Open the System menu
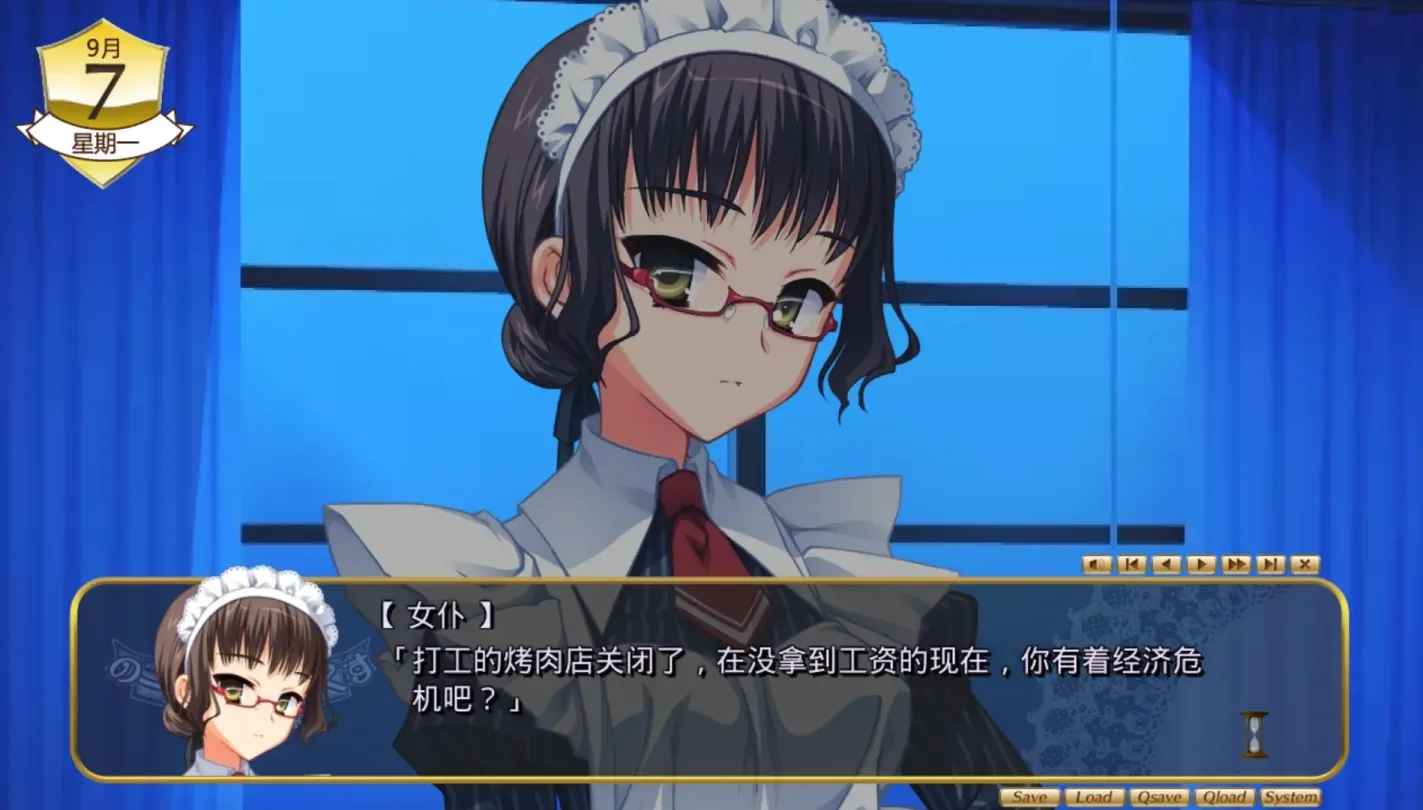Image resolution: width=1423 pixels, height=810 pixels. pos(1289,798)
